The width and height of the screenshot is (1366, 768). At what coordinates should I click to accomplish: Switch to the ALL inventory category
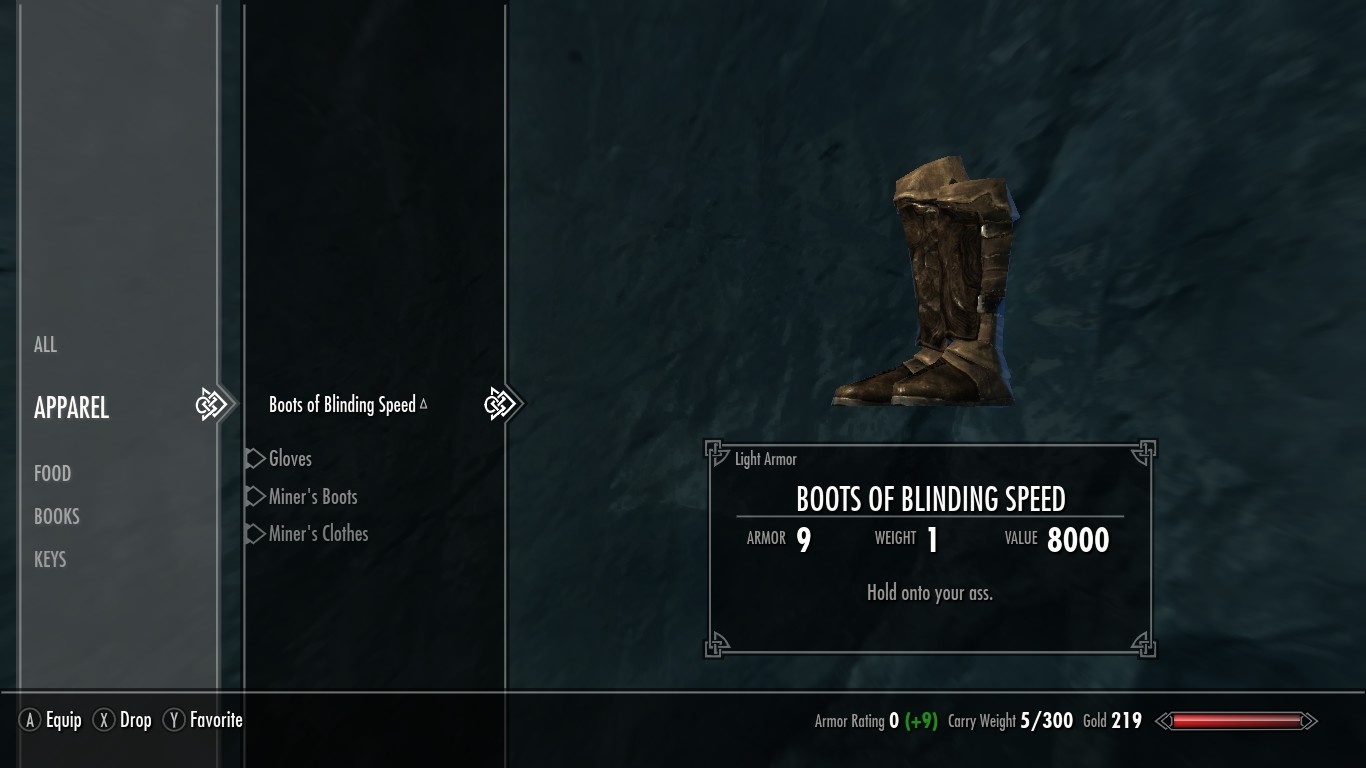[x=46, y=345]
